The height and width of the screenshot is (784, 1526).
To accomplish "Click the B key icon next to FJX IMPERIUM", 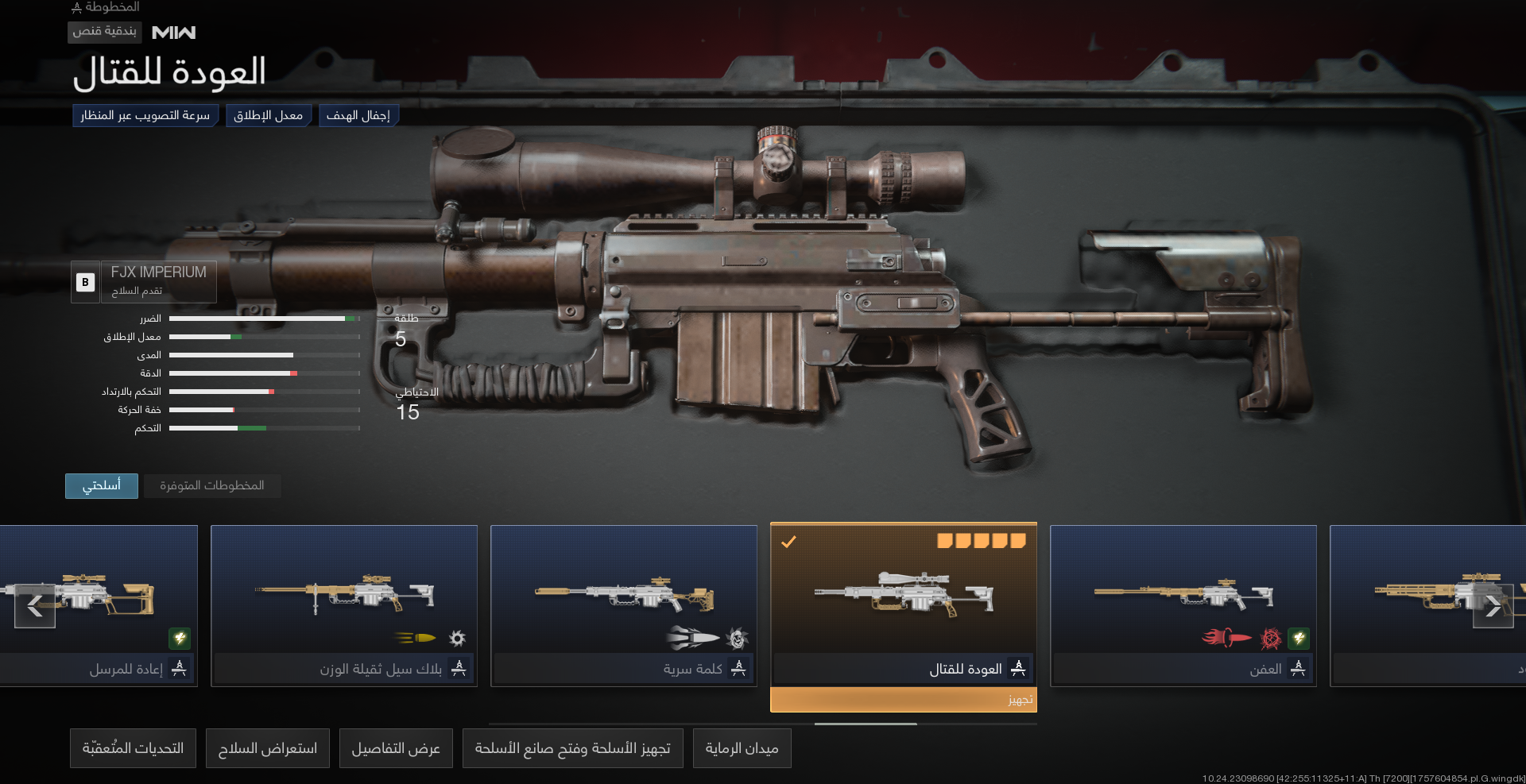I will (x=84, y=282).
